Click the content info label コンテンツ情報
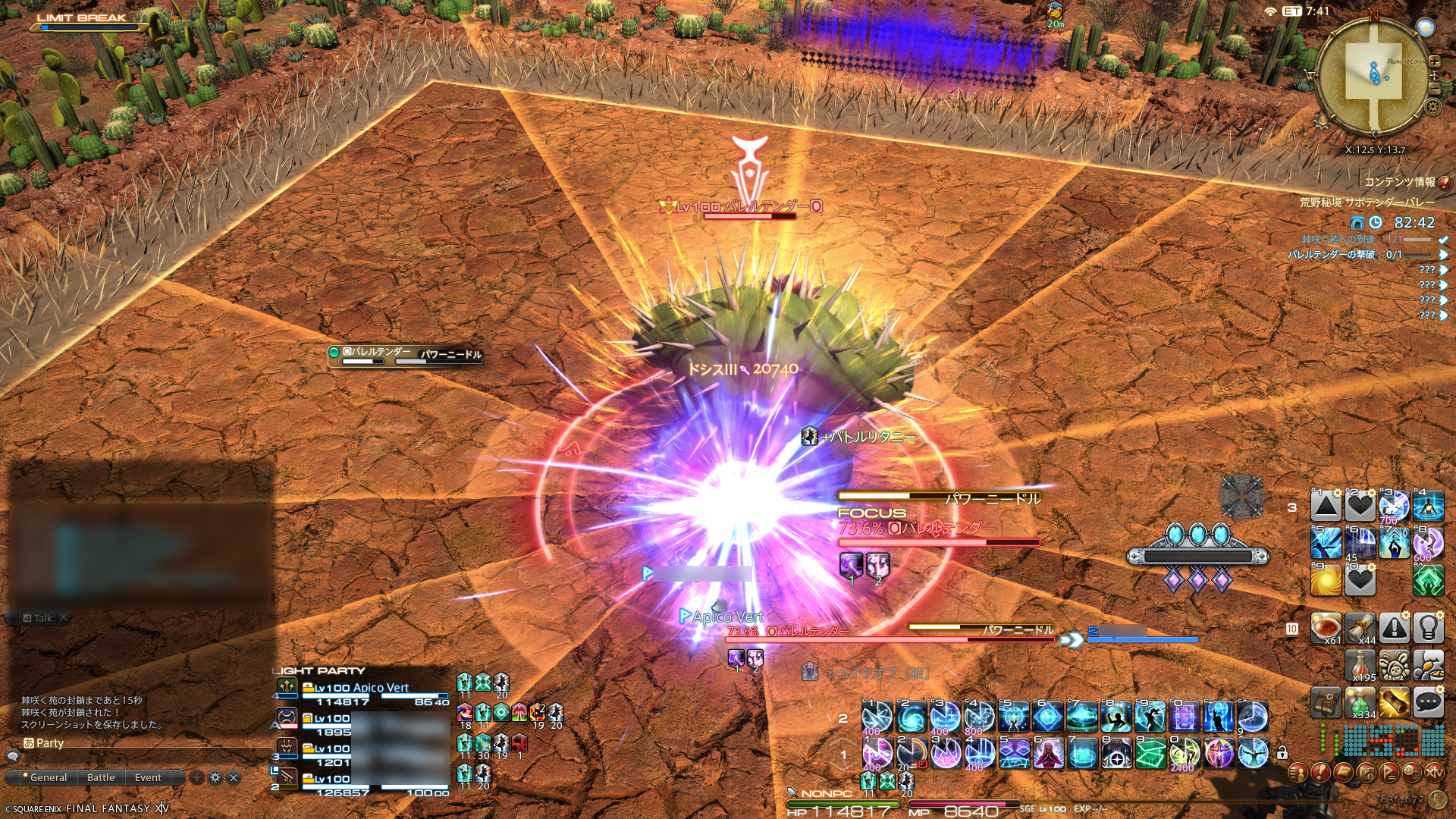Image resolution: width=1456 pixels, height=819 pixels. 1400,182
